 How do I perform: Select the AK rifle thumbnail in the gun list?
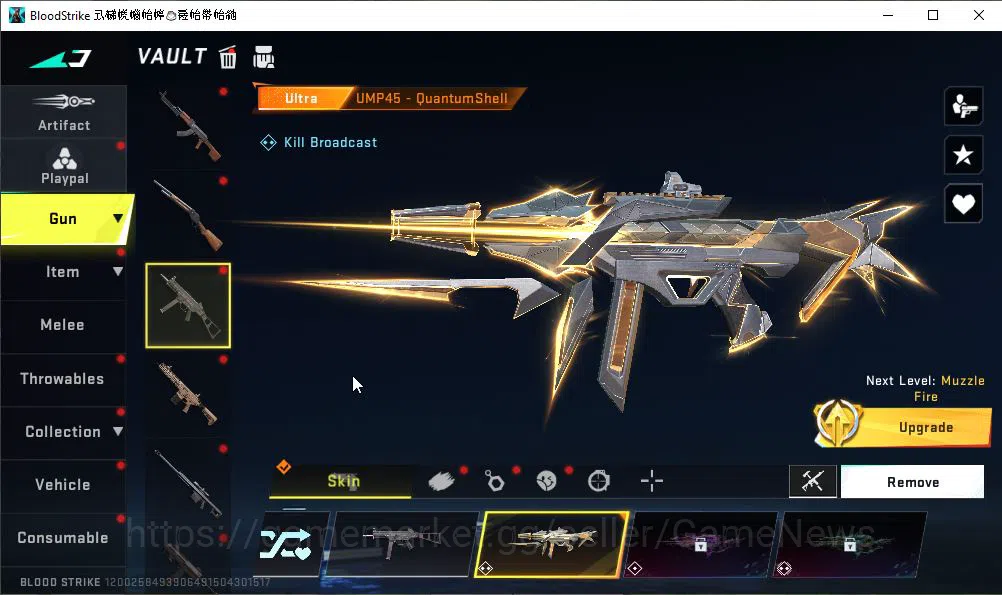pos(188,125)
